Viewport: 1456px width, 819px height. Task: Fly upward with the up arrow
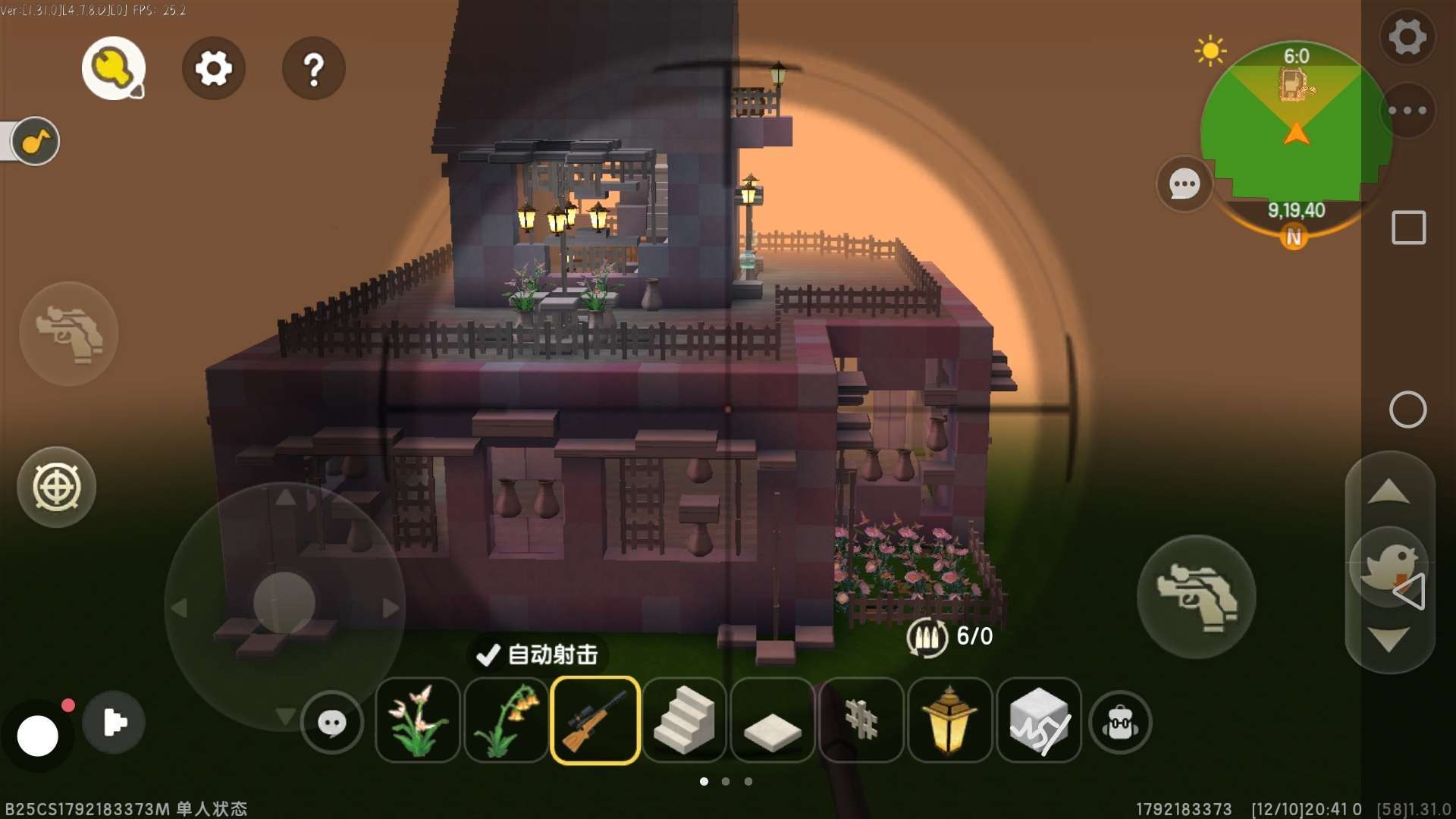pos(1389,493)
